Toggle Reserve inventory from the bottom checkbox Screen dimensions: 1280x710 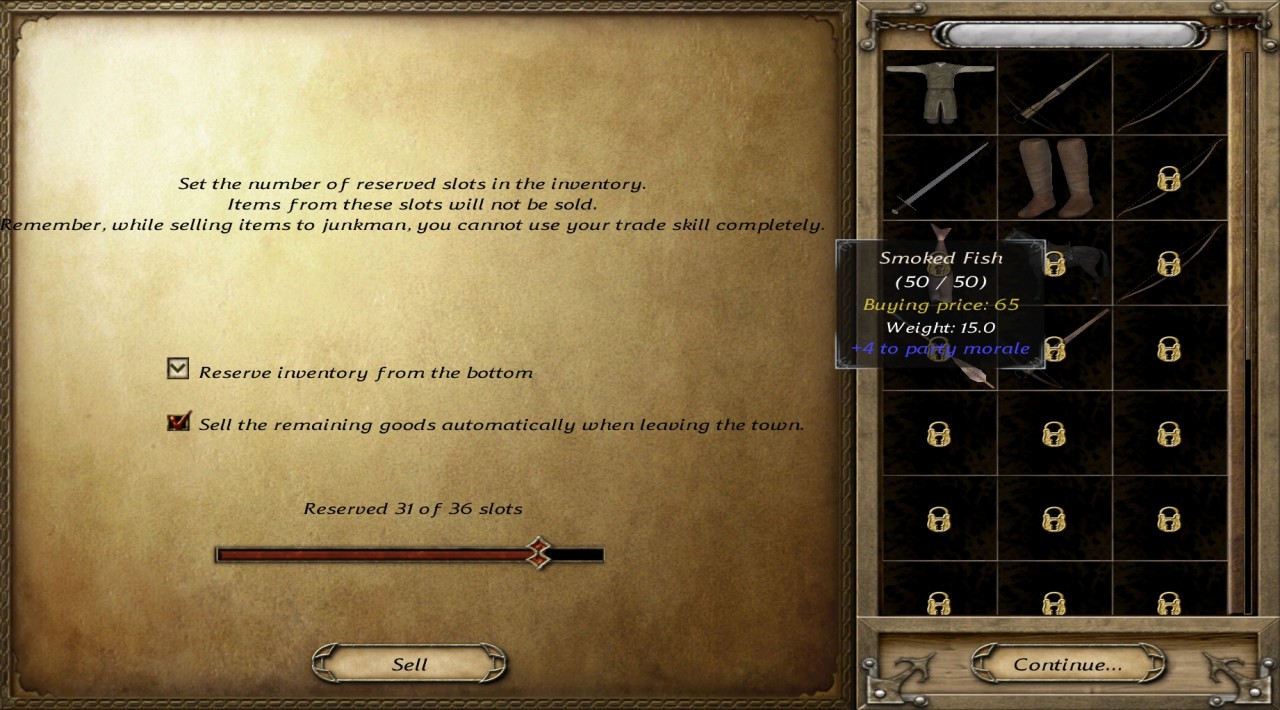178,370
